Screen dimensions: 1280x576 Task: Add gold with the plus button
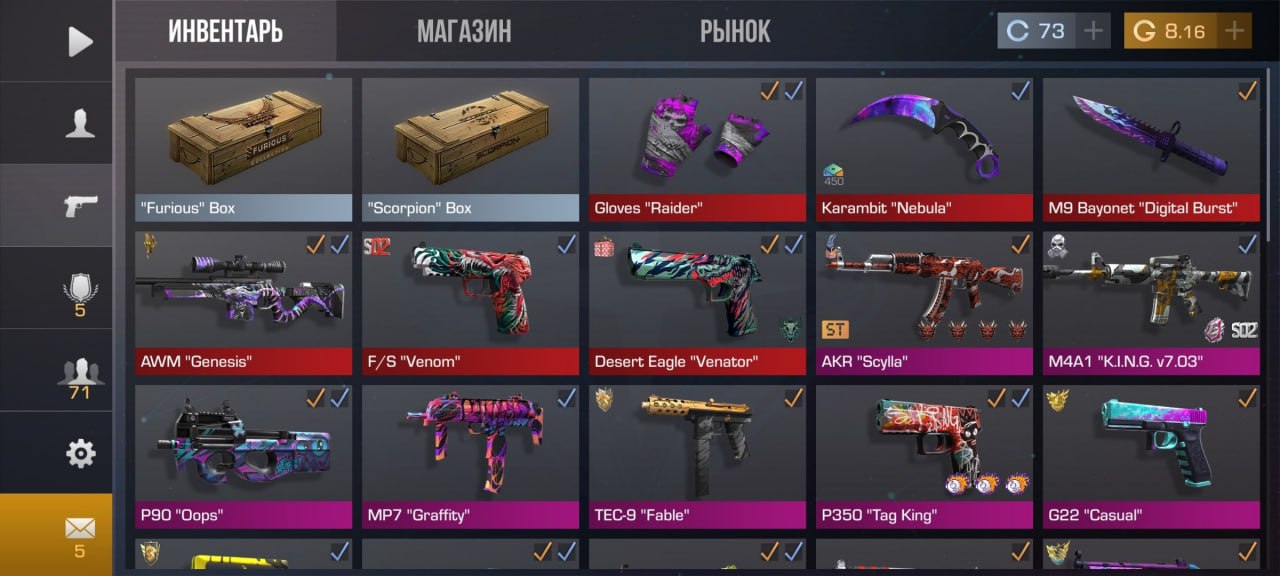point(1235,31)
